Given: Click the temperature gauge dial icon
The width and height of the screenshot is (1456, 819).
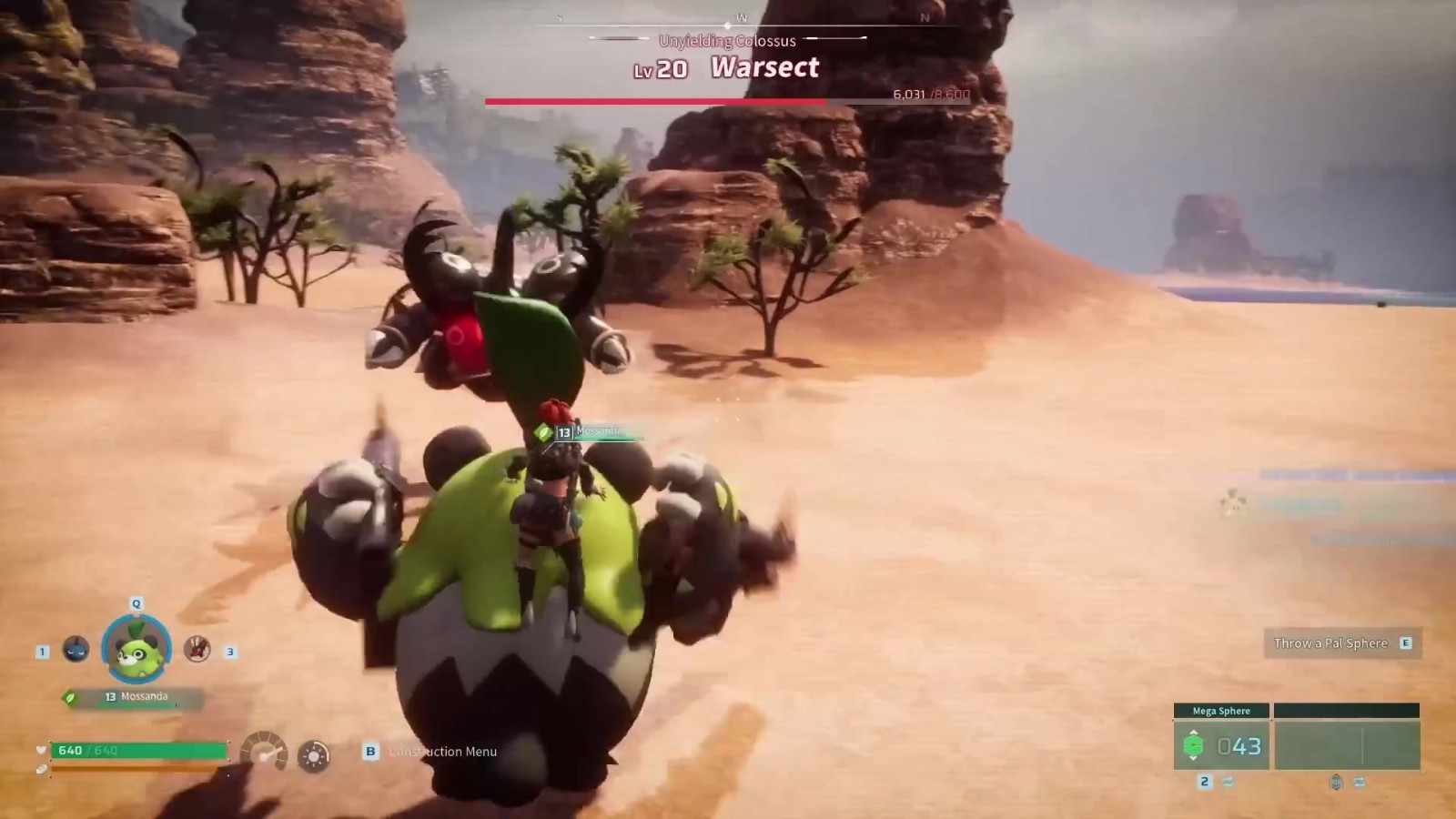Looking at the screenshot, I should point(265,752).
